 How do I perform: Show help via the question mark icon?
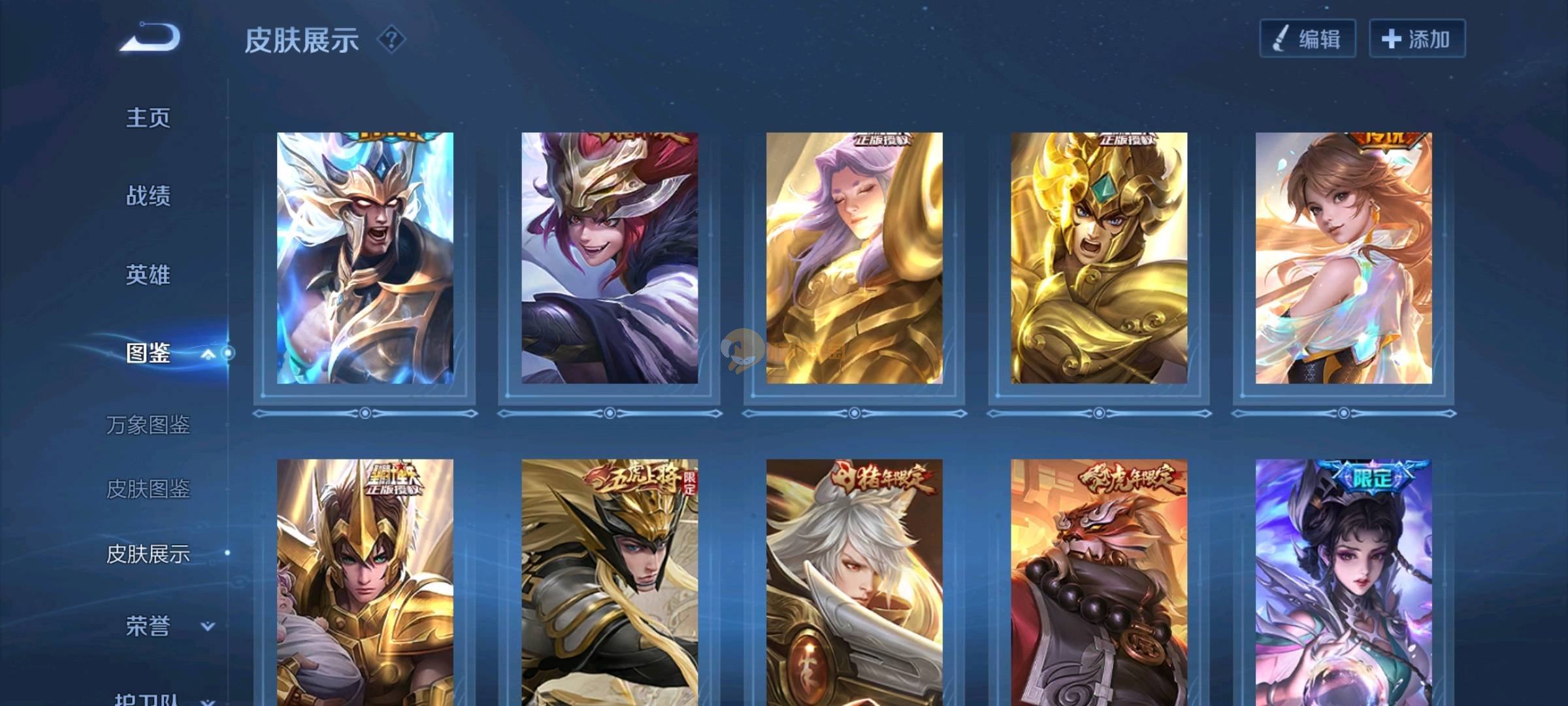coord(391,40)
